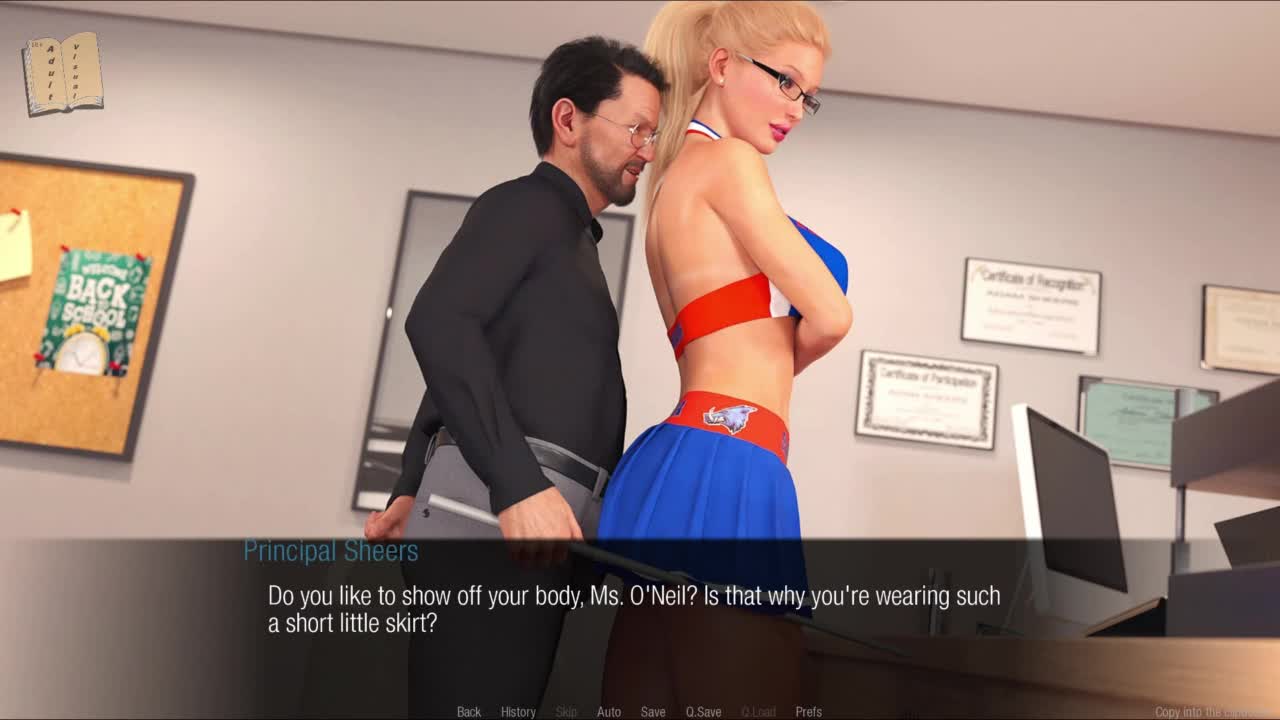Toggle Auto advance mode
Viewport: 1280px width, 720px height.
click(x=608, y=712)
